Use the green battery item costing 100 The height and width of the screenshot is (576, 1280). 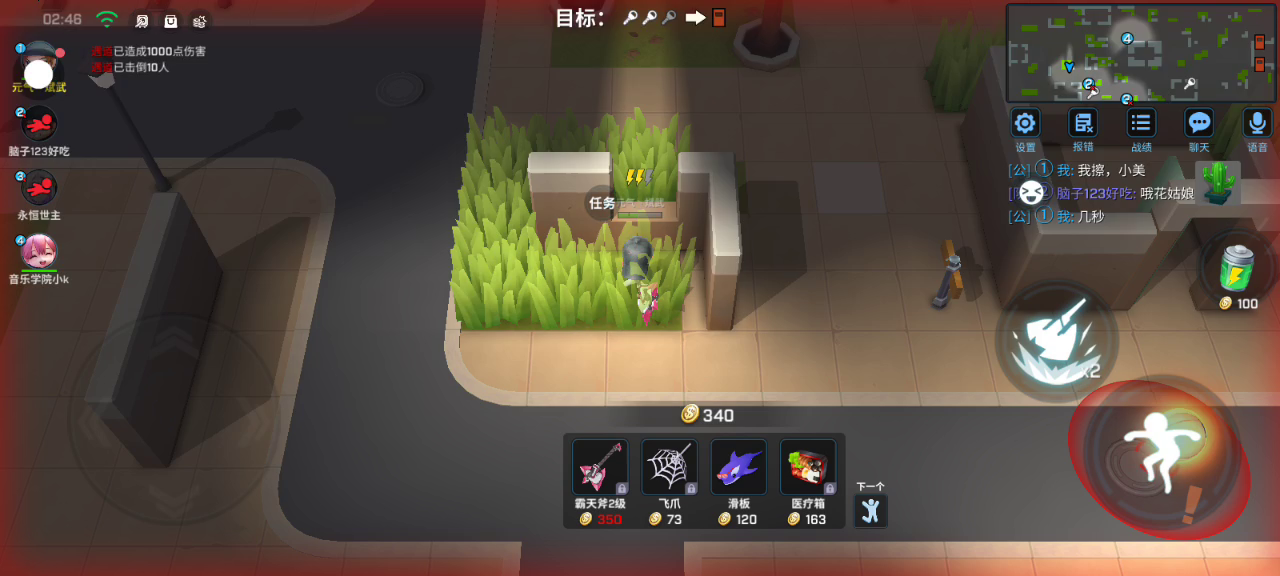tap(1238, 268)
